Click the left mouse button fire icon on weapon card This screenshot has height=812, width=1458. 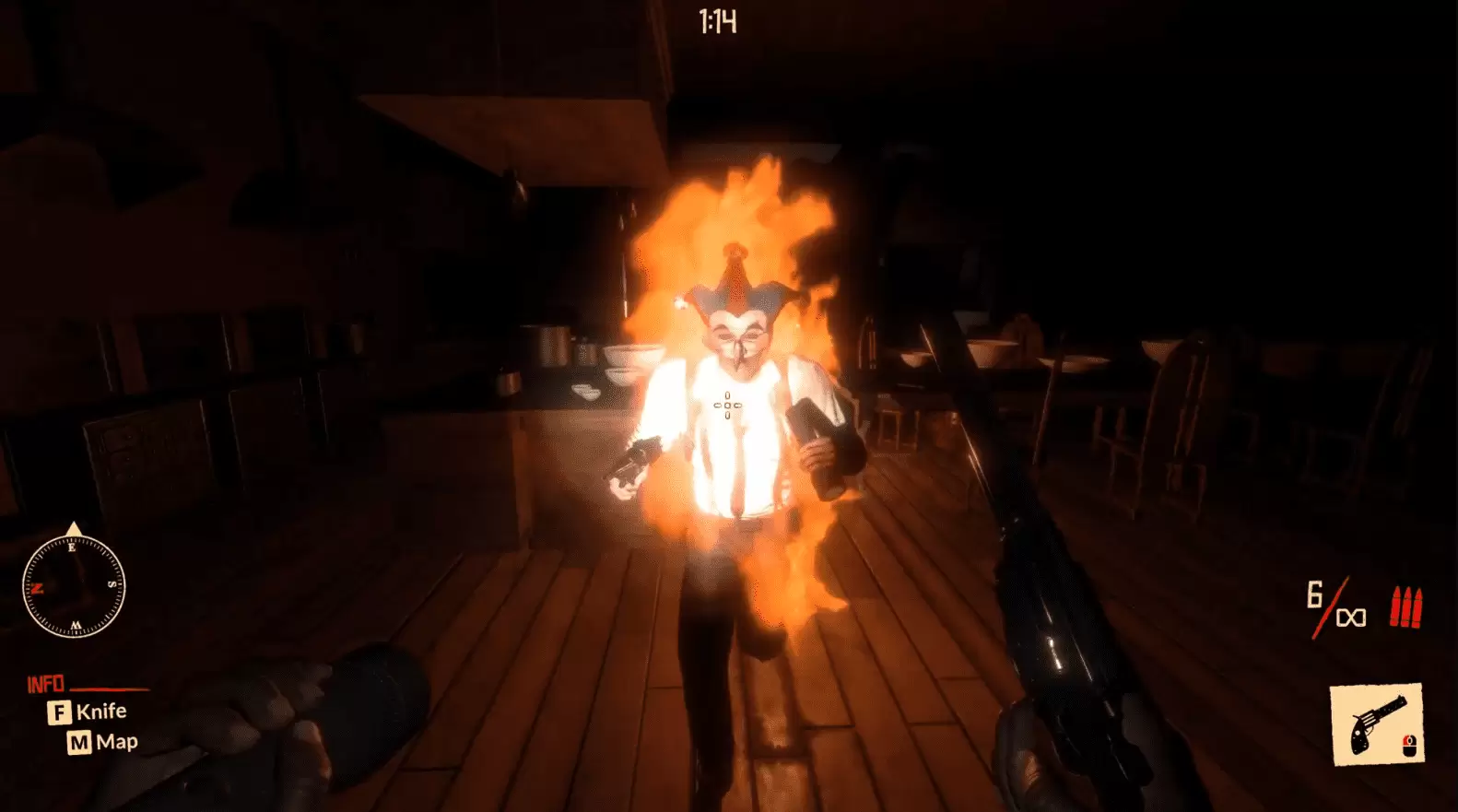click(1409, 745)
